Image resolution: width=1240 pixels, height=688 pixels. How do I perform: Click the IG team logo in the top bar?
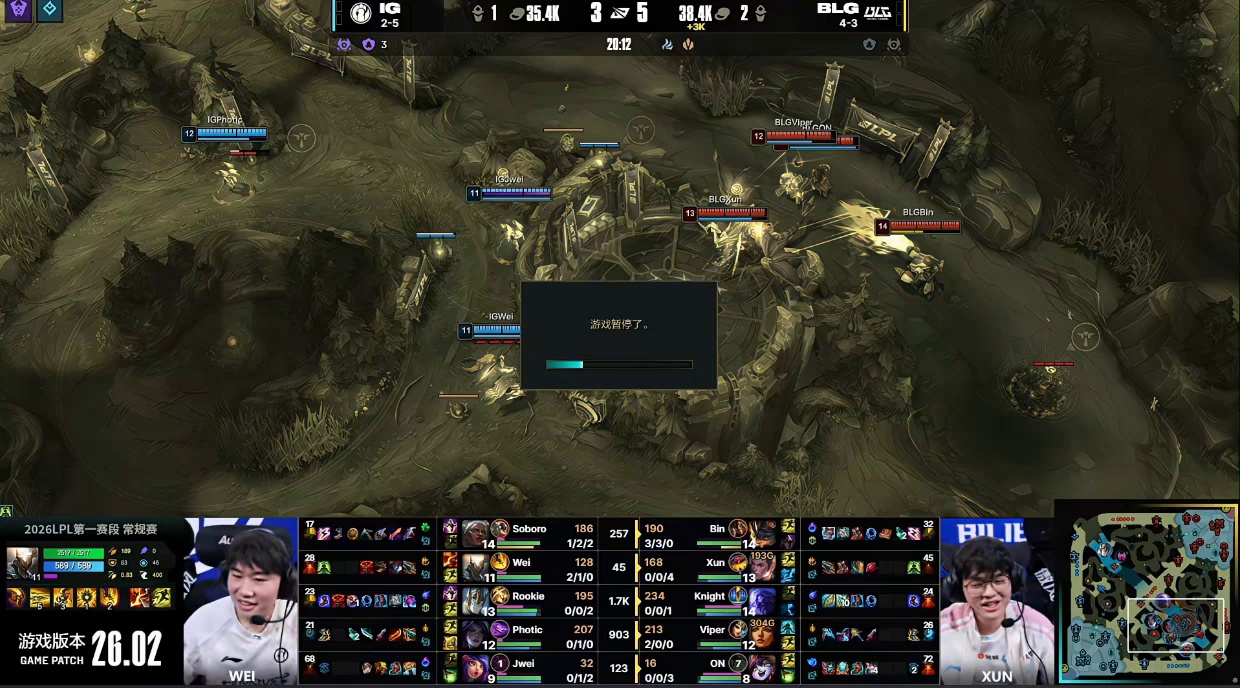[x=360, y=13]
